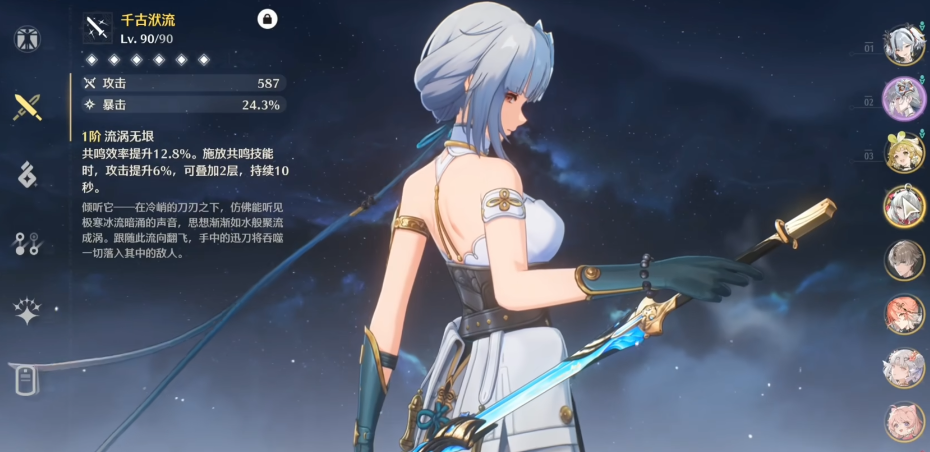Pick the pink-haired character portrait
This screenshot has width=930, height=452.
coord(903,421)
